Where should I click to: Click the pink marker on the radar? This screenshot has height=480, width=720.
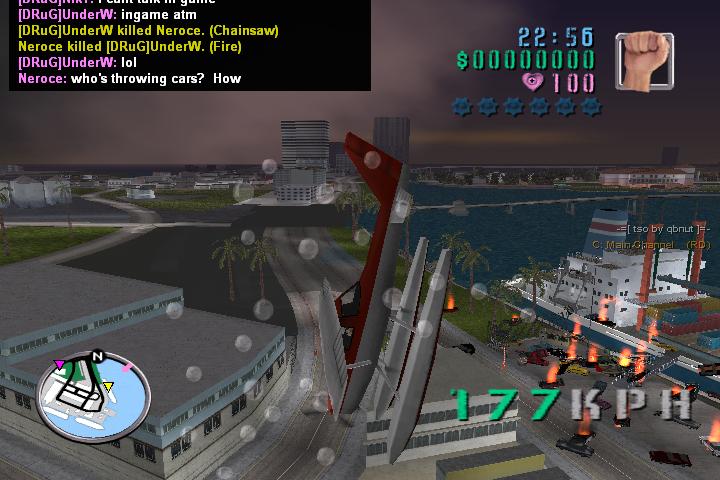click(60, 364)
